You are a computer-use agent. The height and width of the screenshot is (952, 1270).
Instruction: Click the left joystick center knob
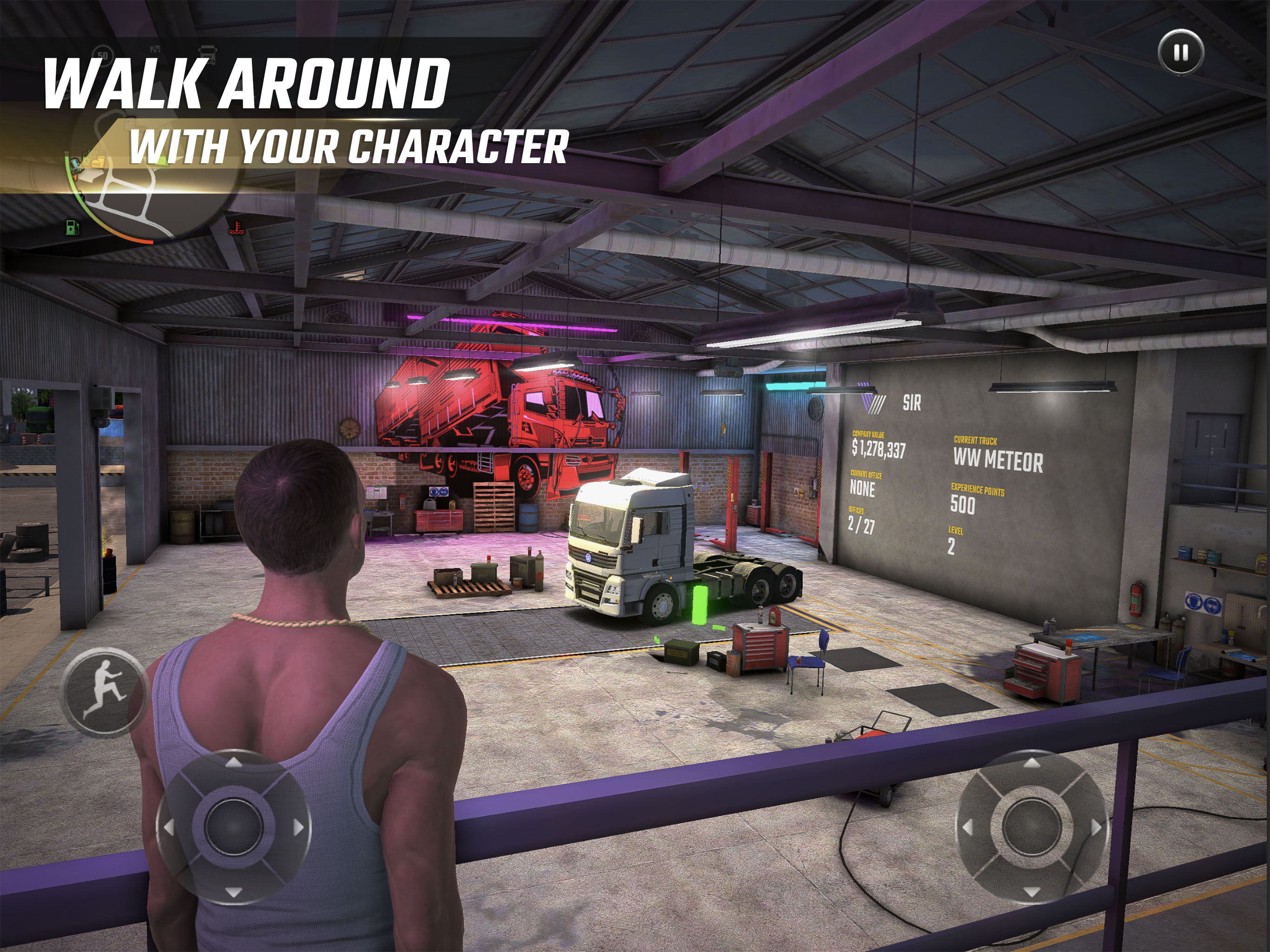233,827
